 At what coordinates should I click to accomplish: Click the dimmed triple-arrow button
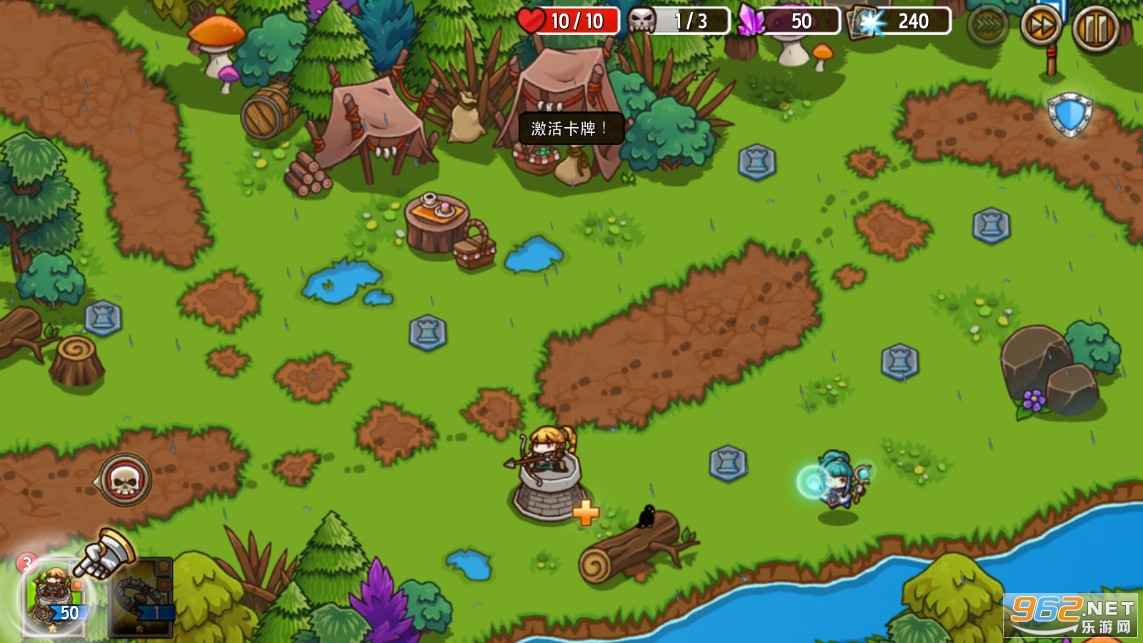click(987, 26)
